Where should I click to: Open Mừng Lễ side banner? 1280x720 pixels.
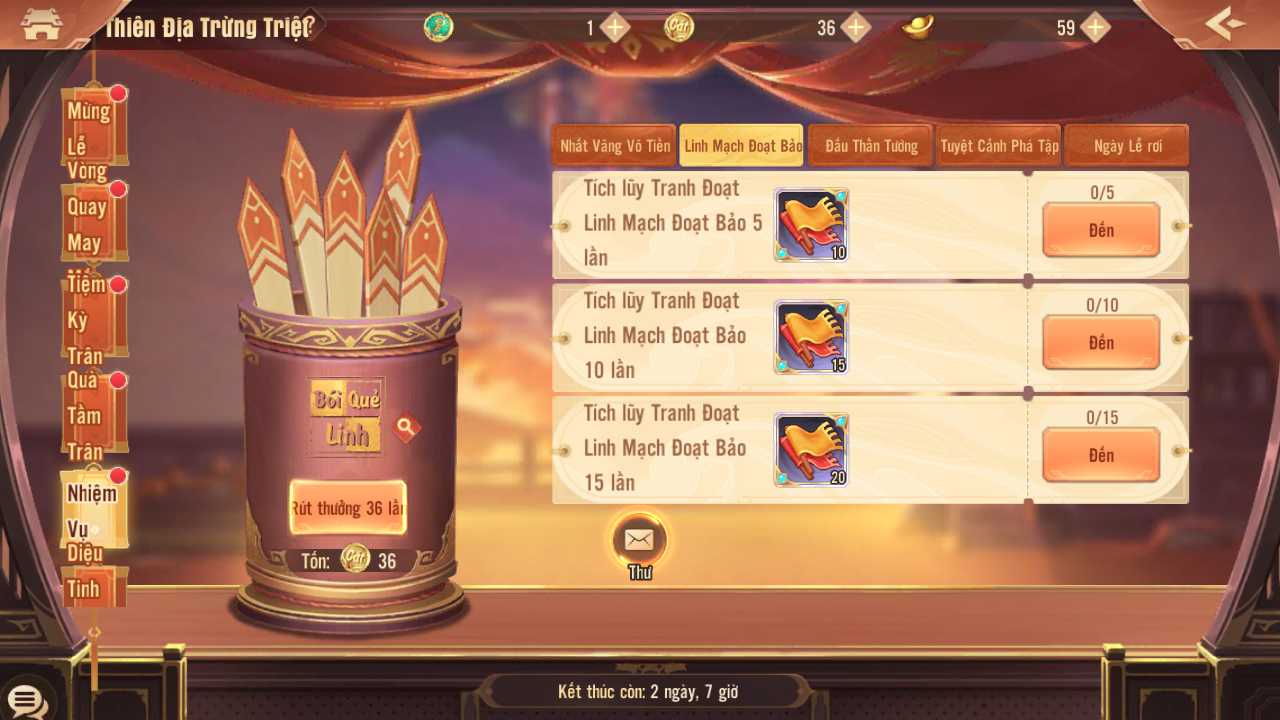coord(93,127)
